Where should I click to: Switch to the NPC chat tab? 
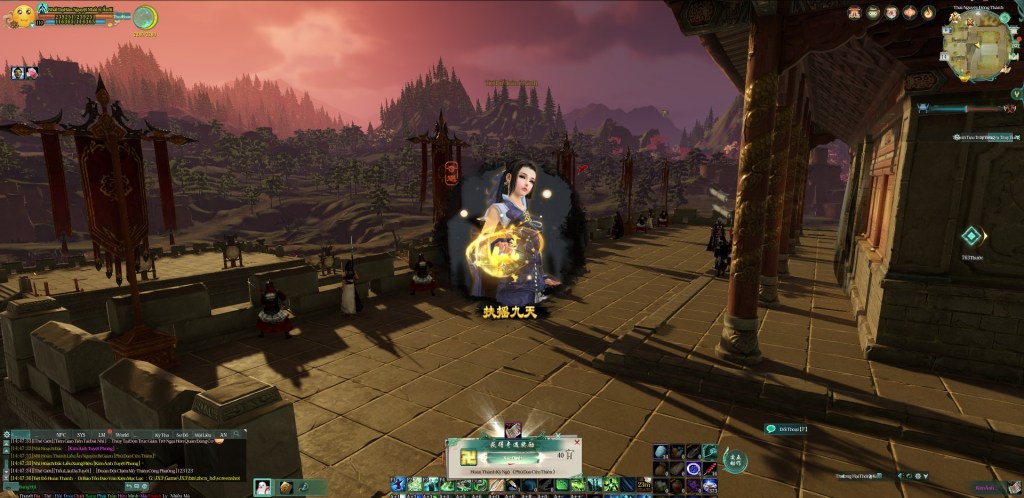62,435
